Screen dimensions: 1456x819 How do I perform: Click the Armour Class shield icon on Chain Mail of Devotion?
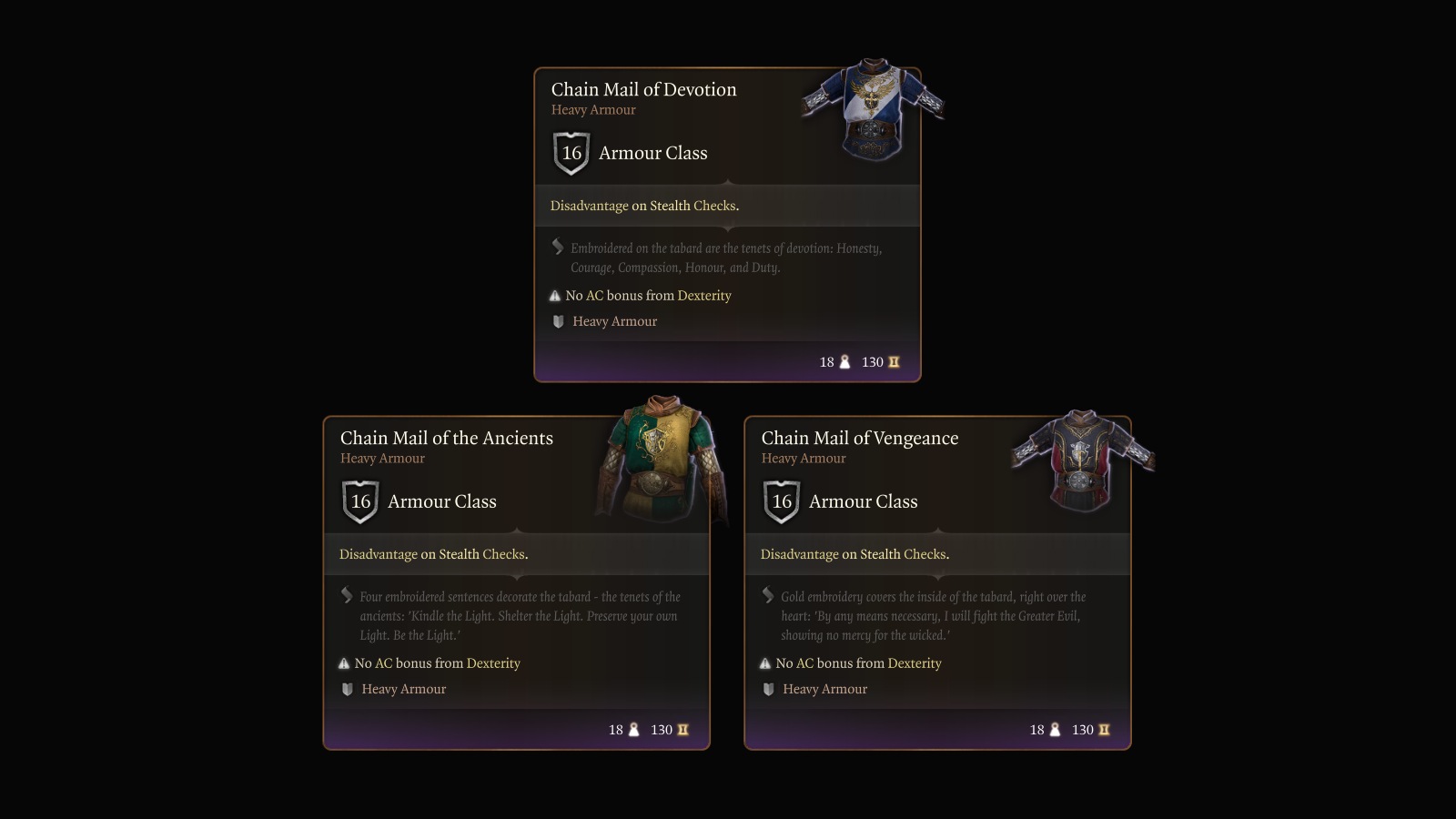tap(571, 153)
